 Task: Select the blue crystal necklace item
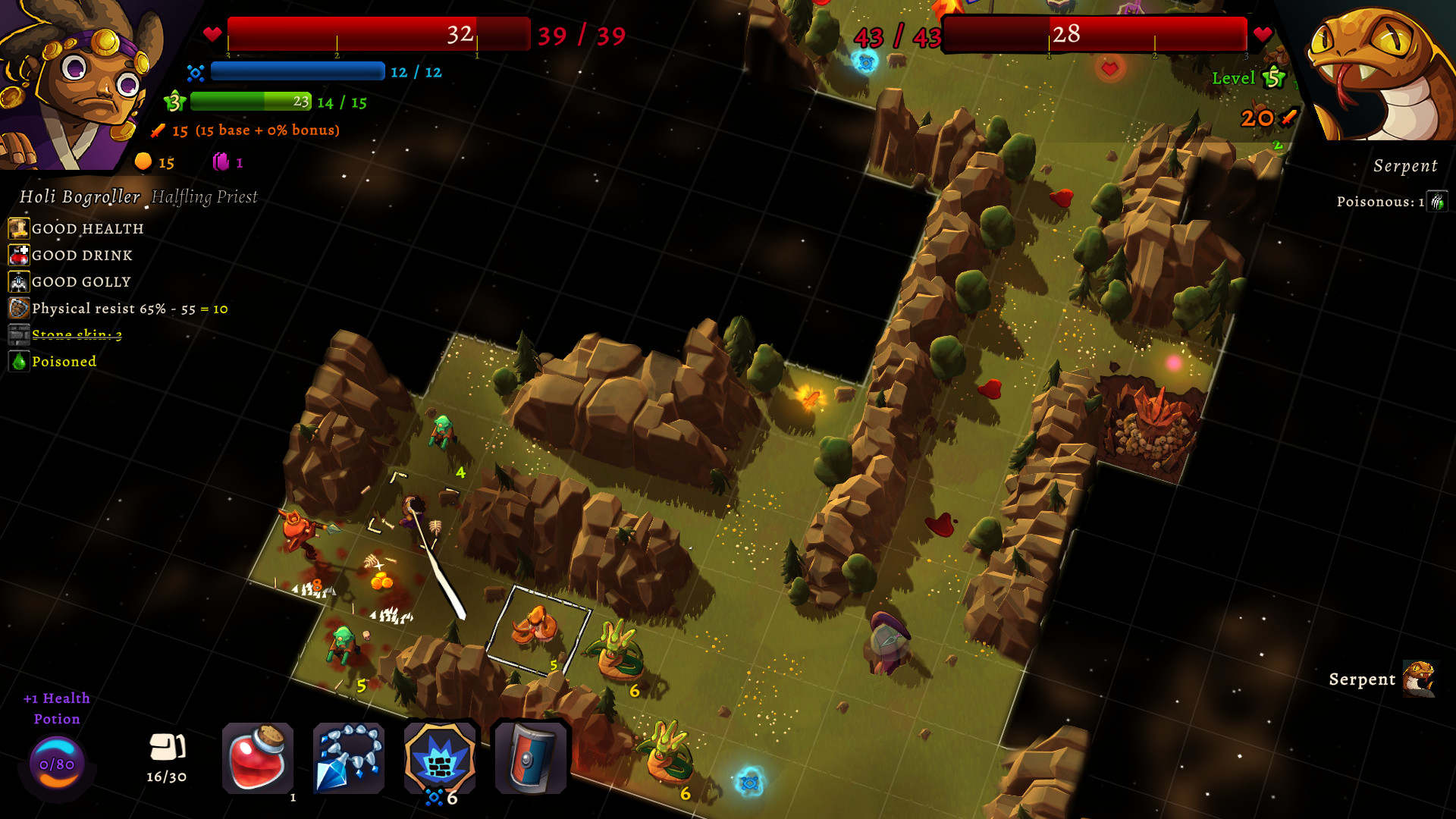(349, 758)
